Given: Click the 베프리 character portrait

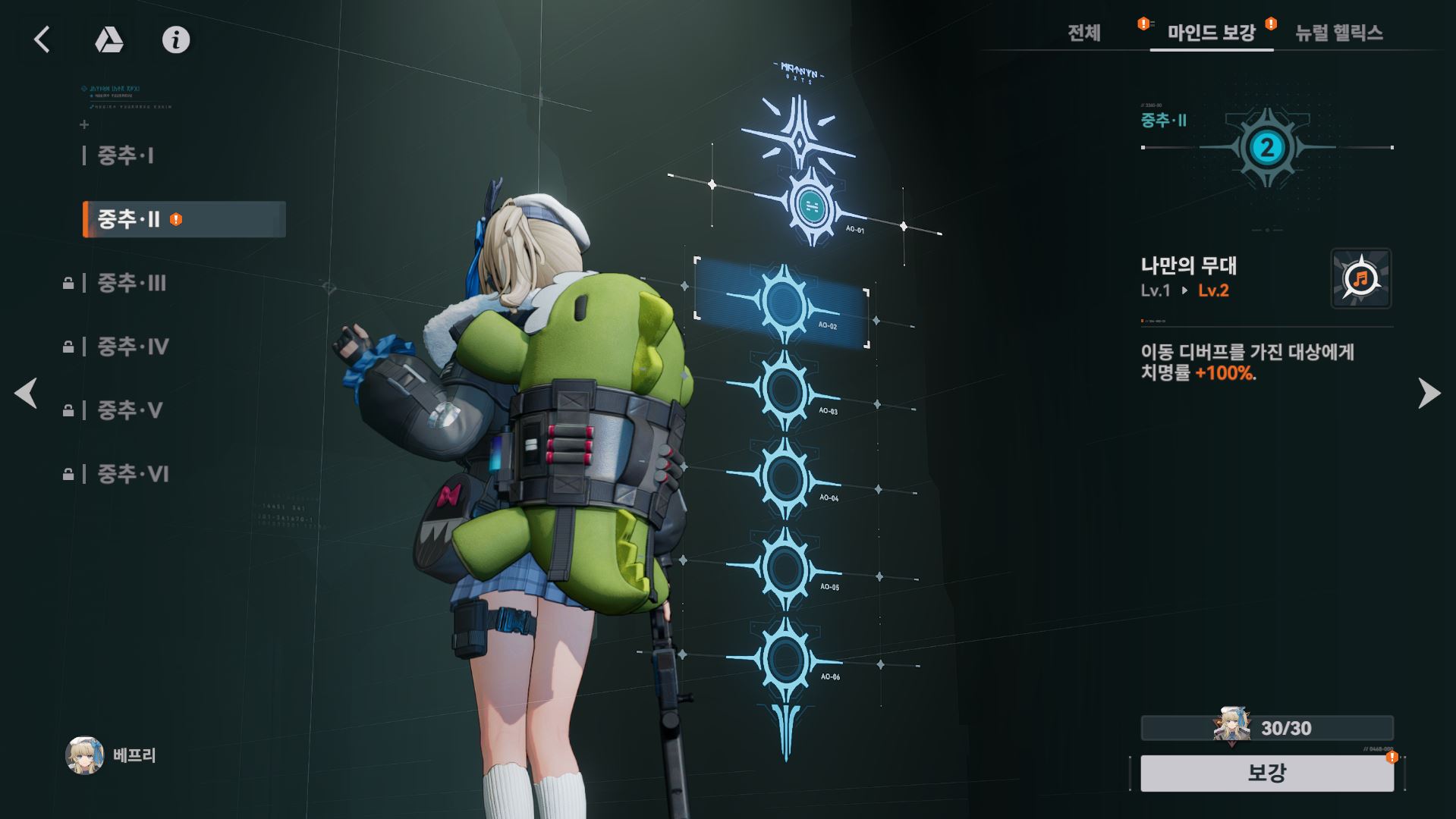Looking at the screenshot, I should click(84, 755).
